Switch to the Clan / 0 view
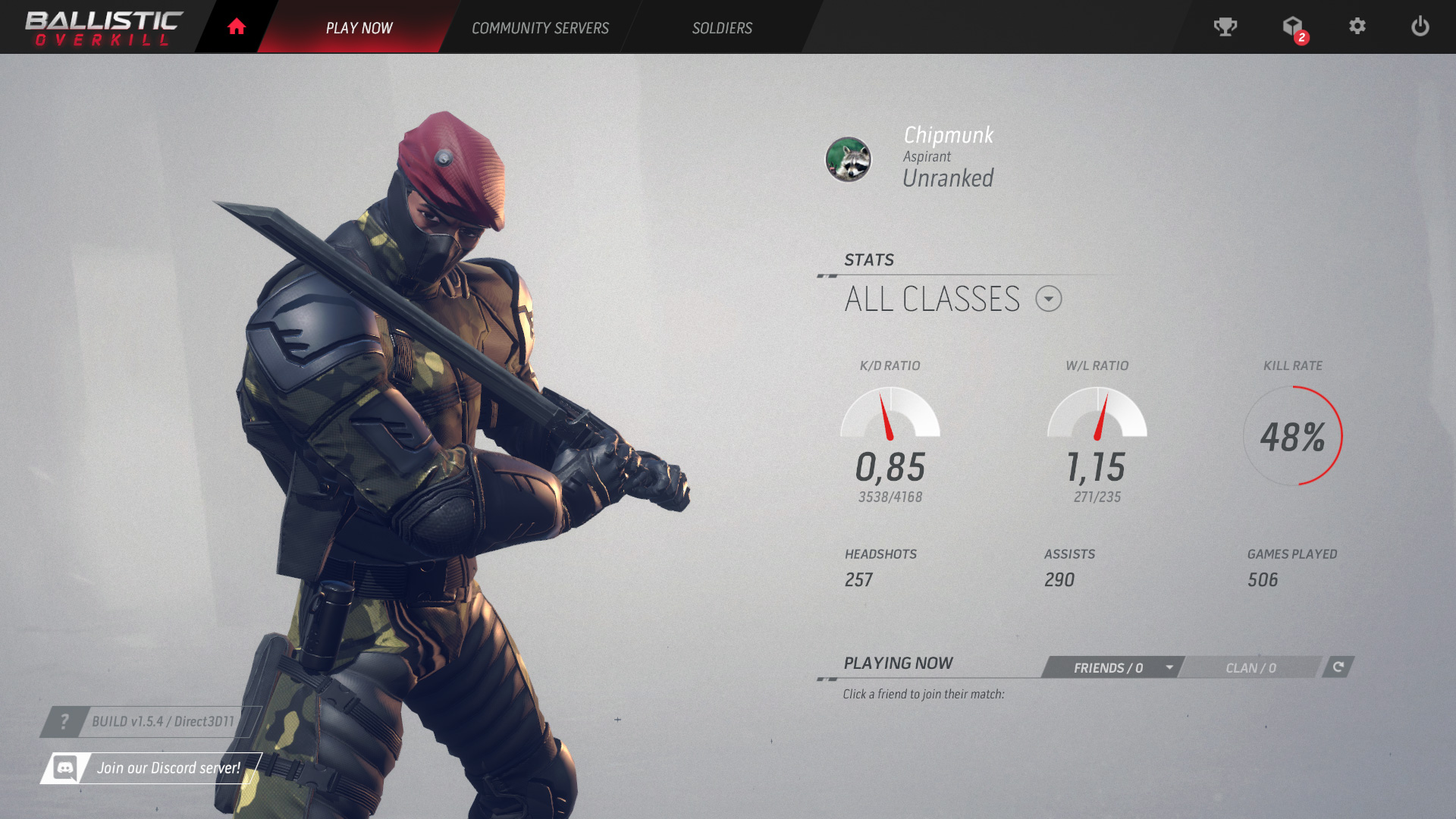The width and height of the screenshot is (1456, 819). pyautogui.click(x=1250, y=668)
